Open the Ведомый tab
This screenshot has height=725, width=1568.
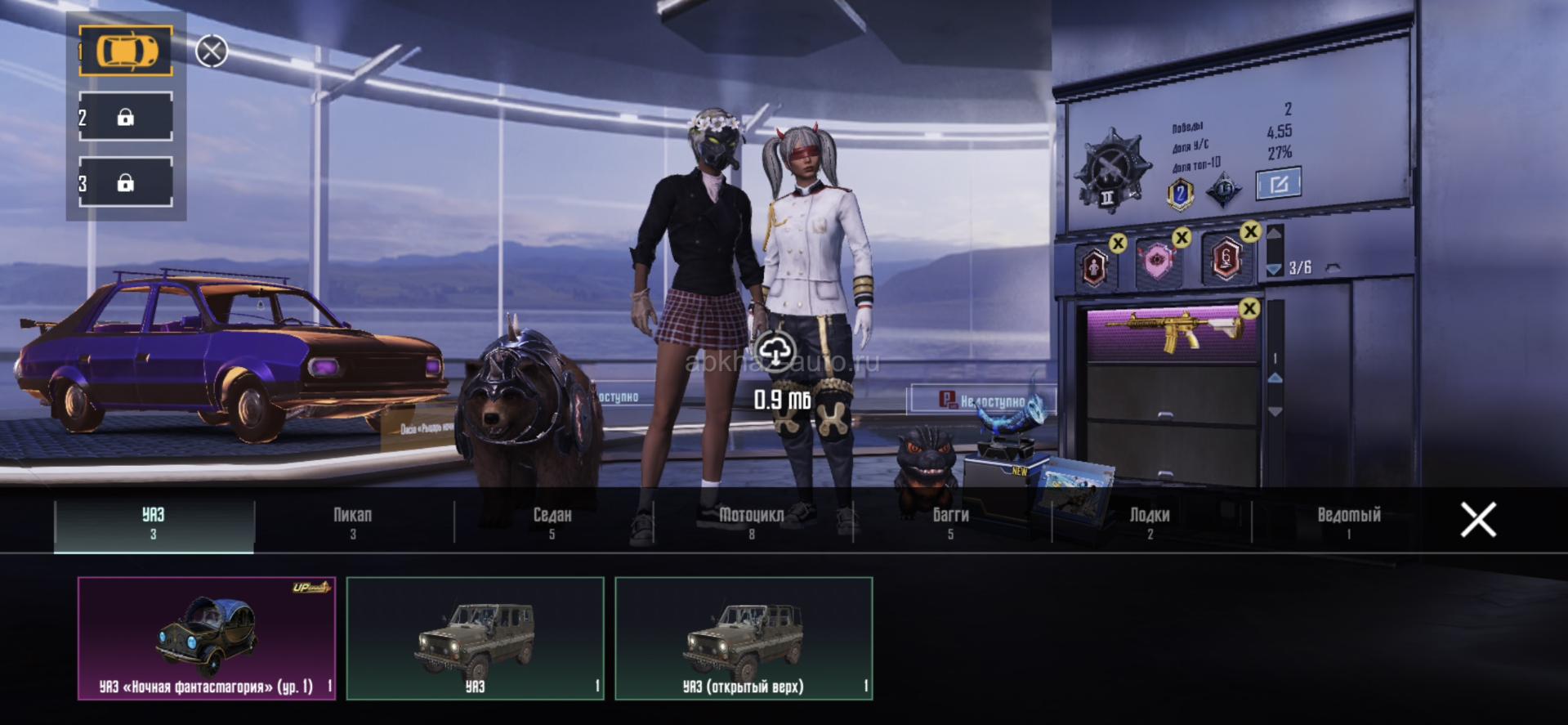pyautogui.click(x=1348, y=522)
